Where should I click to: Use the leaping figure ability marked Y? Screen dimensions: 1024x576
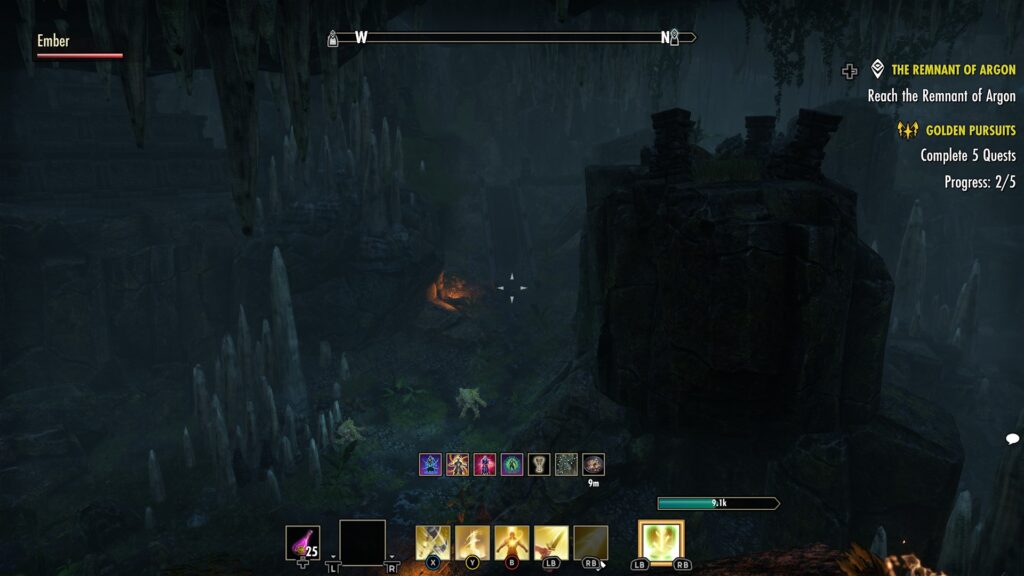[x=472, y=543]
